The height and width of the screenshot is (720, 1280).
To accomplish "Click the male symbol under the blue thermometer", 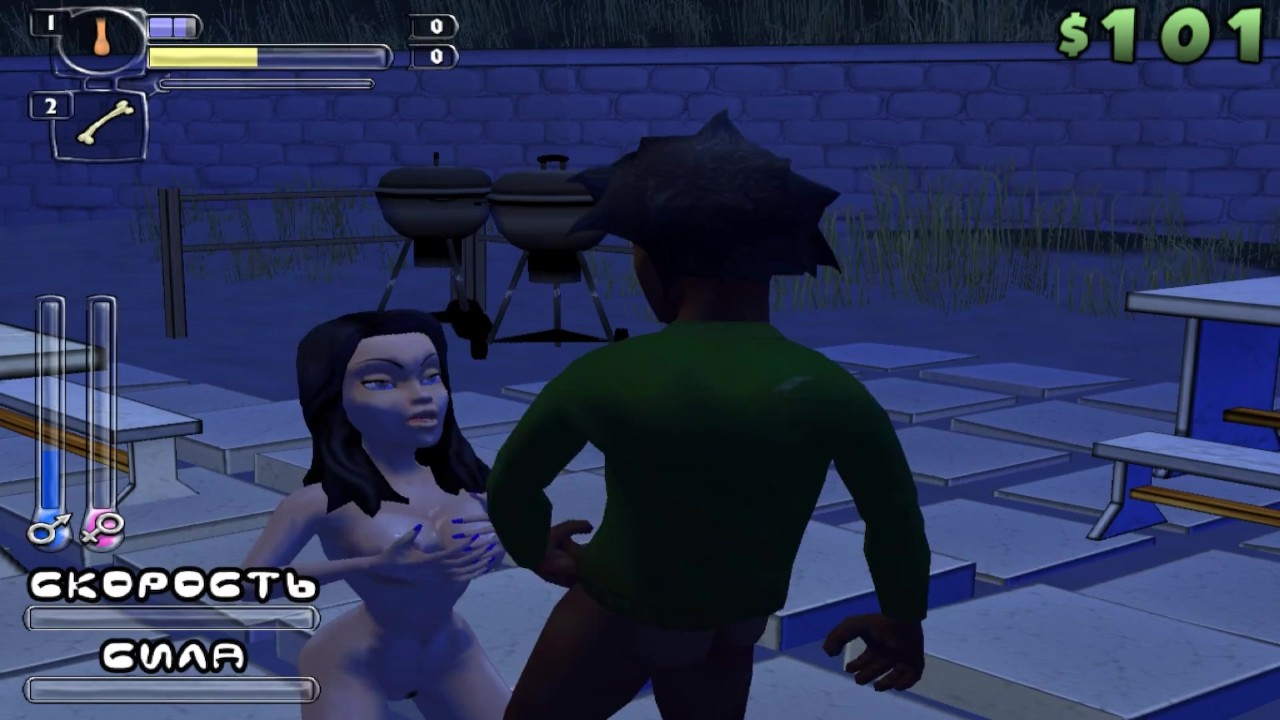I will coord(48,531).
